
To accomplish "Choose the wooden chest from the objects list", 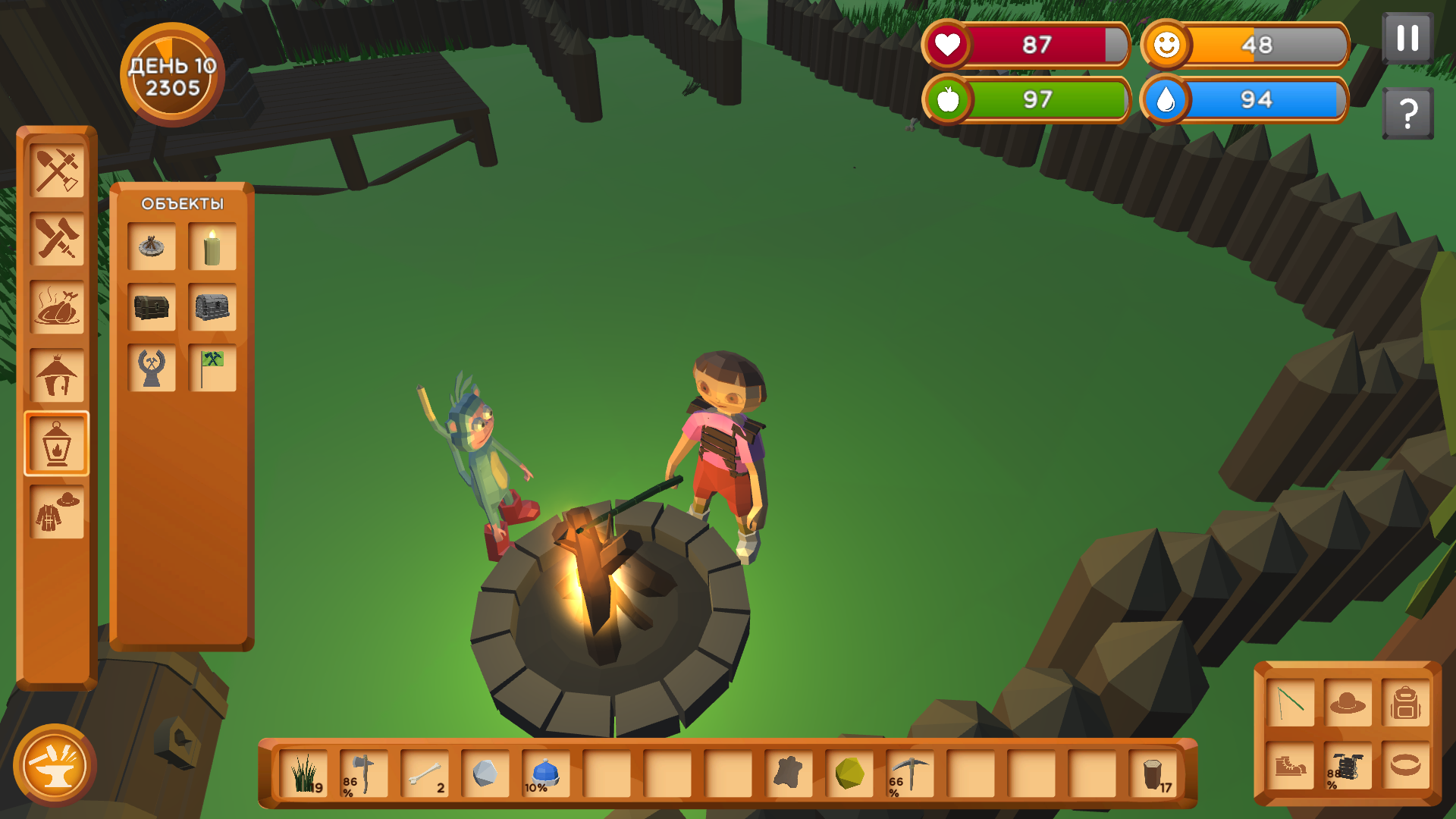I will pyautogui.click(x=152, y=306).
